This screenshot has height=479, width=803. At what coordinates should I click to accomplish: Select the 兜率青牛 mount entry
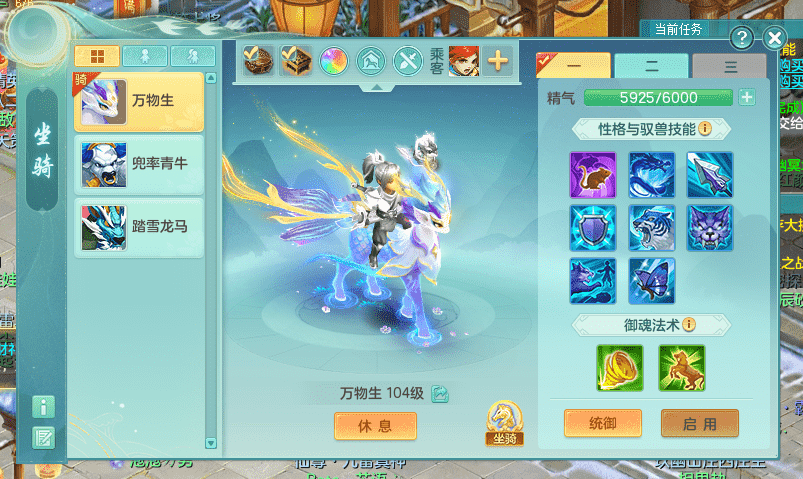(138, 164)
